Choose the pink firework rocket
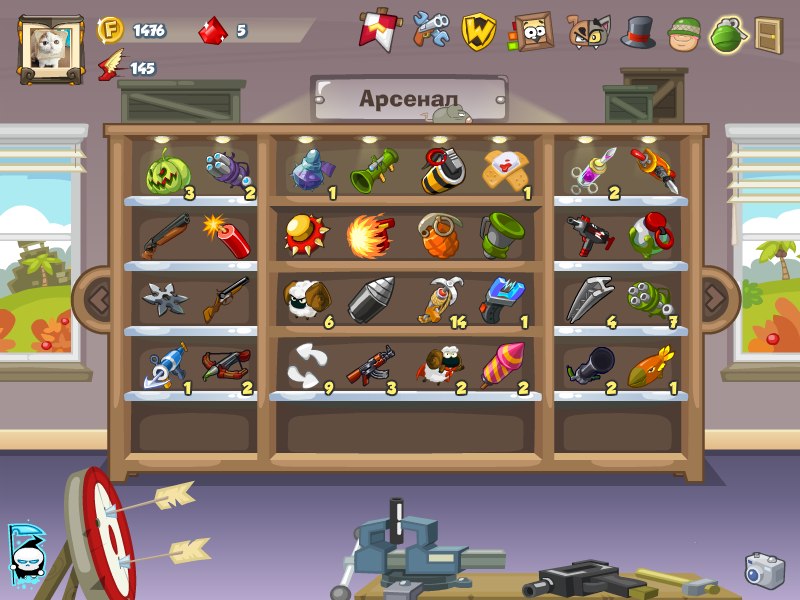Screen dimensions: 800x600 tap(502, 366)
